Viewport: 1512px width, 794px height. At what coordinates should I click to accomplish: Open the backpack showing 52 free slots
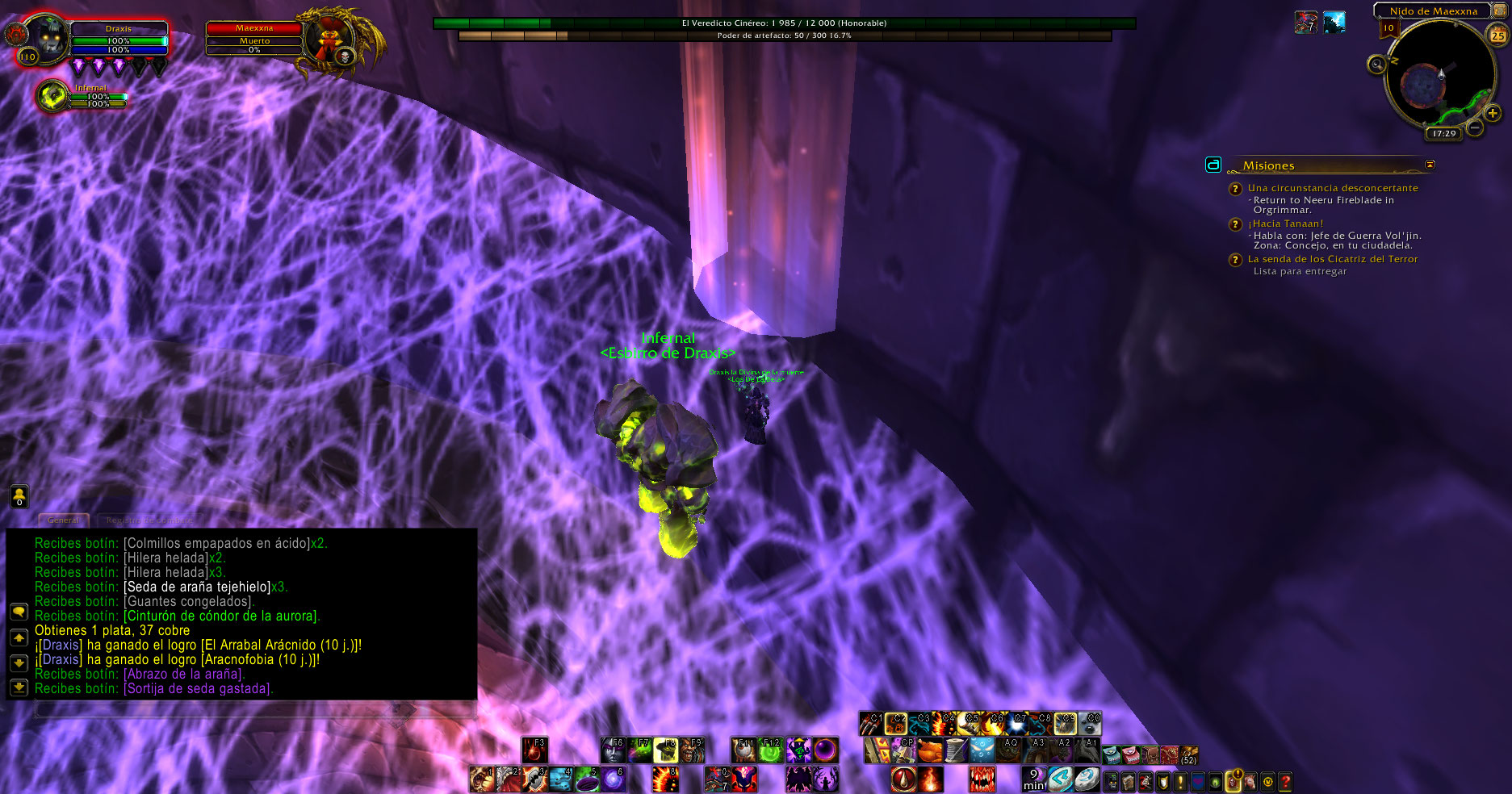[x=1188, y=755]
